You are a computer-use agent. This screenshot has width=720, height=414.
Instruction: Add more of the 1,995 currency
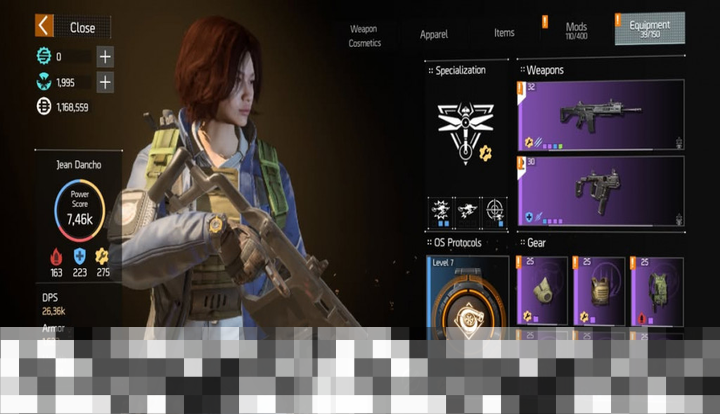(x=105, y=82)
